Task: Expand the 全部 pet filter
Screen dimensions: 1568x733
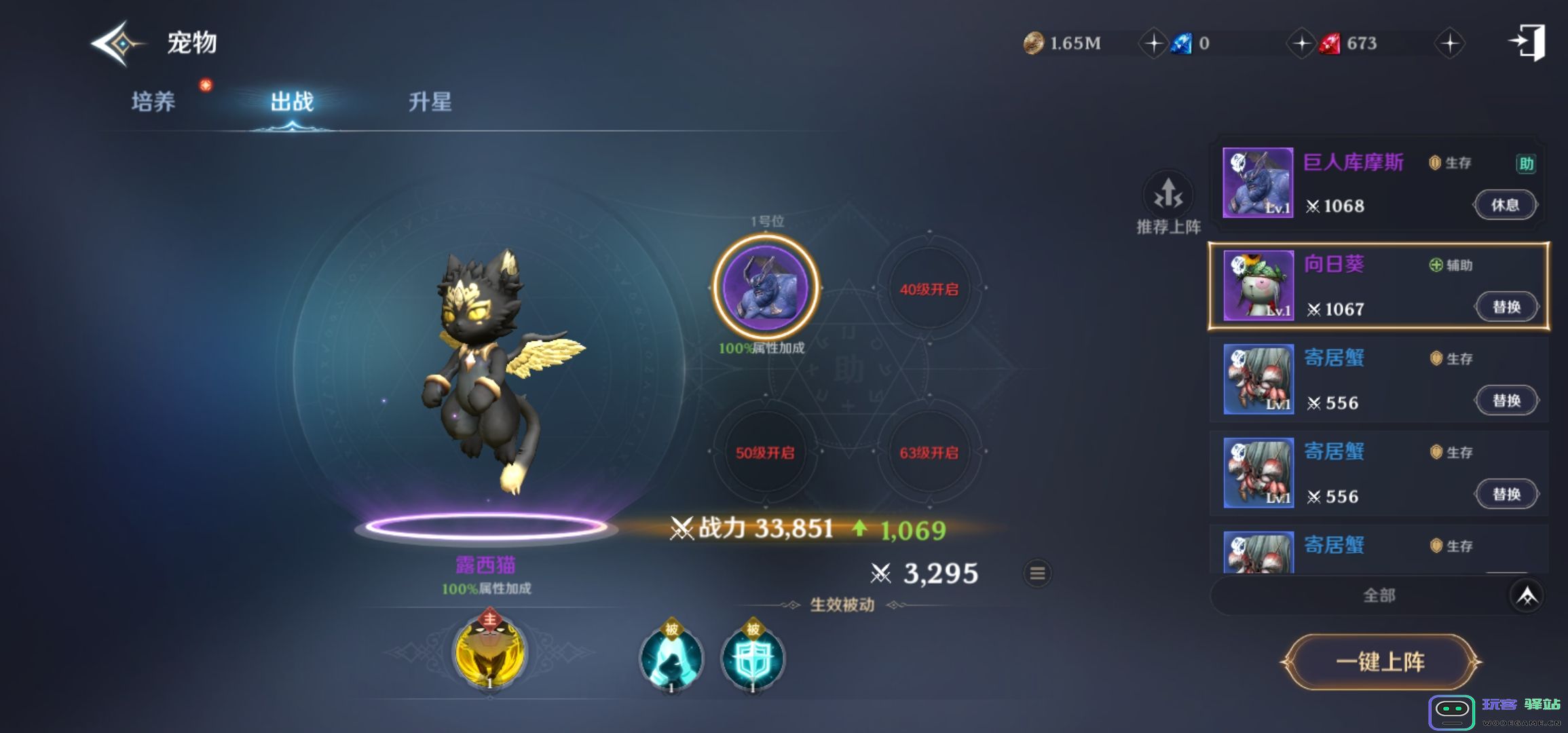Action: point(1378,595)
